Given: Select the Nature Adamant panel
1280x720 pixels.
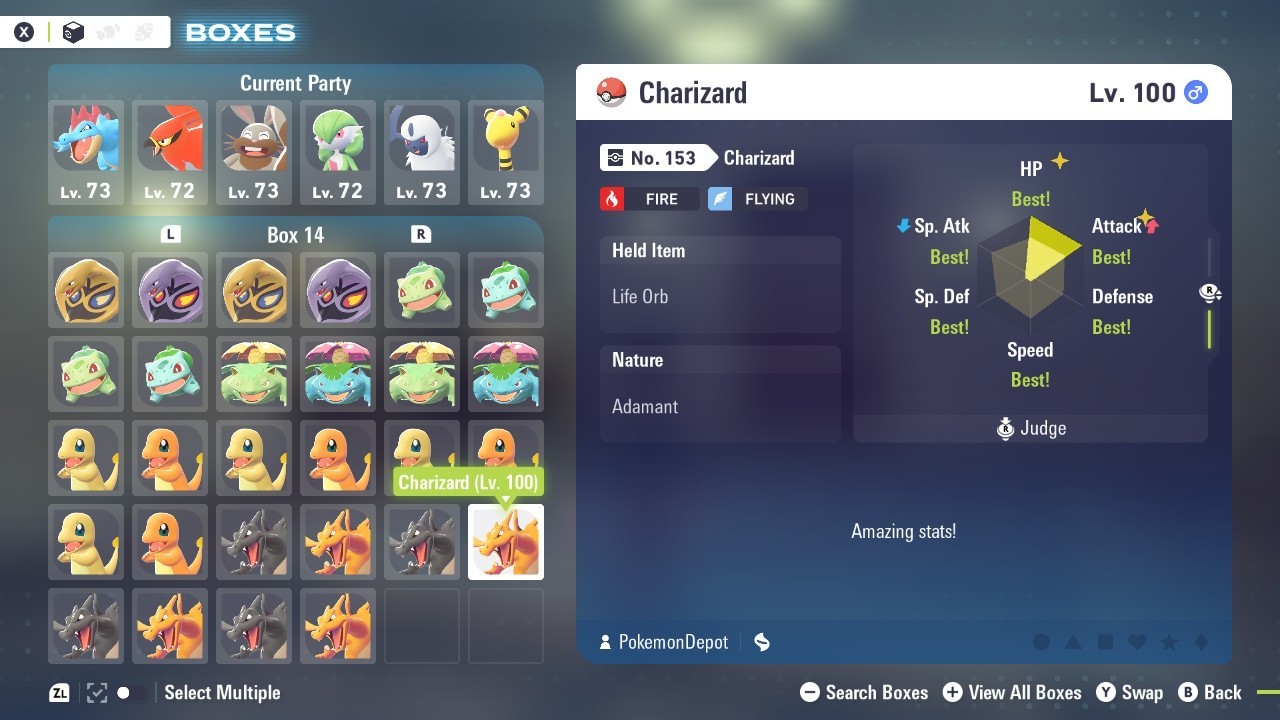Looking at the screenshot, I should 720,393.
